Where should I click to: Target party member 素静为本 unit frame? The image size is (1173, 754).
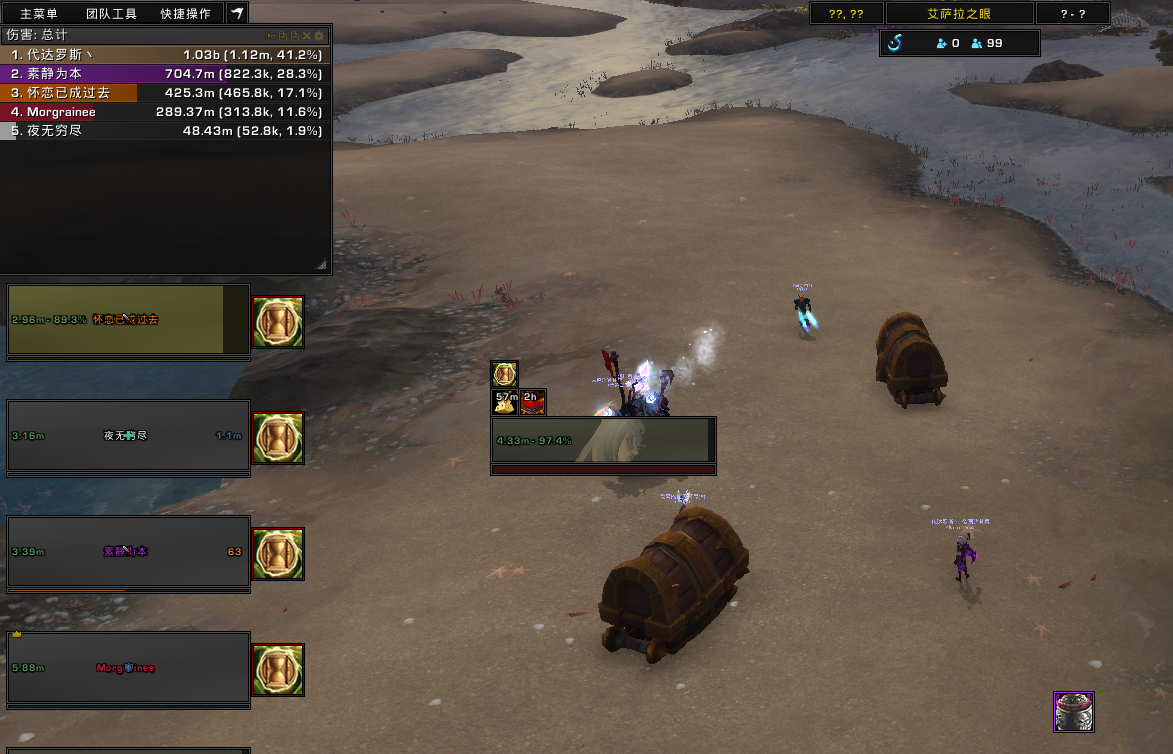128,552
